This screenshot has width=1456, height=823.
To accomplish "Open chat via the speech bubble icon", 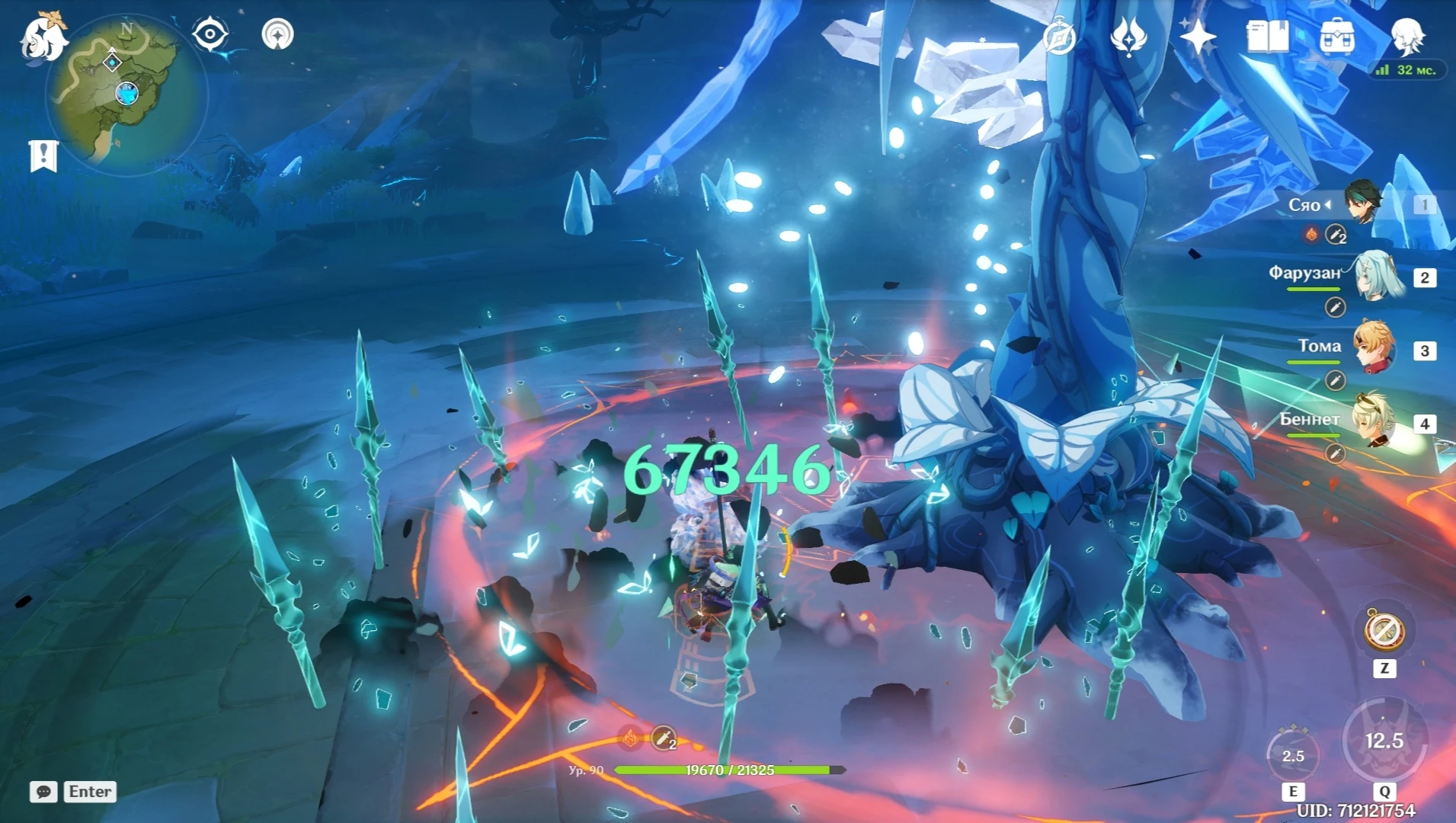I will (43, 793).
